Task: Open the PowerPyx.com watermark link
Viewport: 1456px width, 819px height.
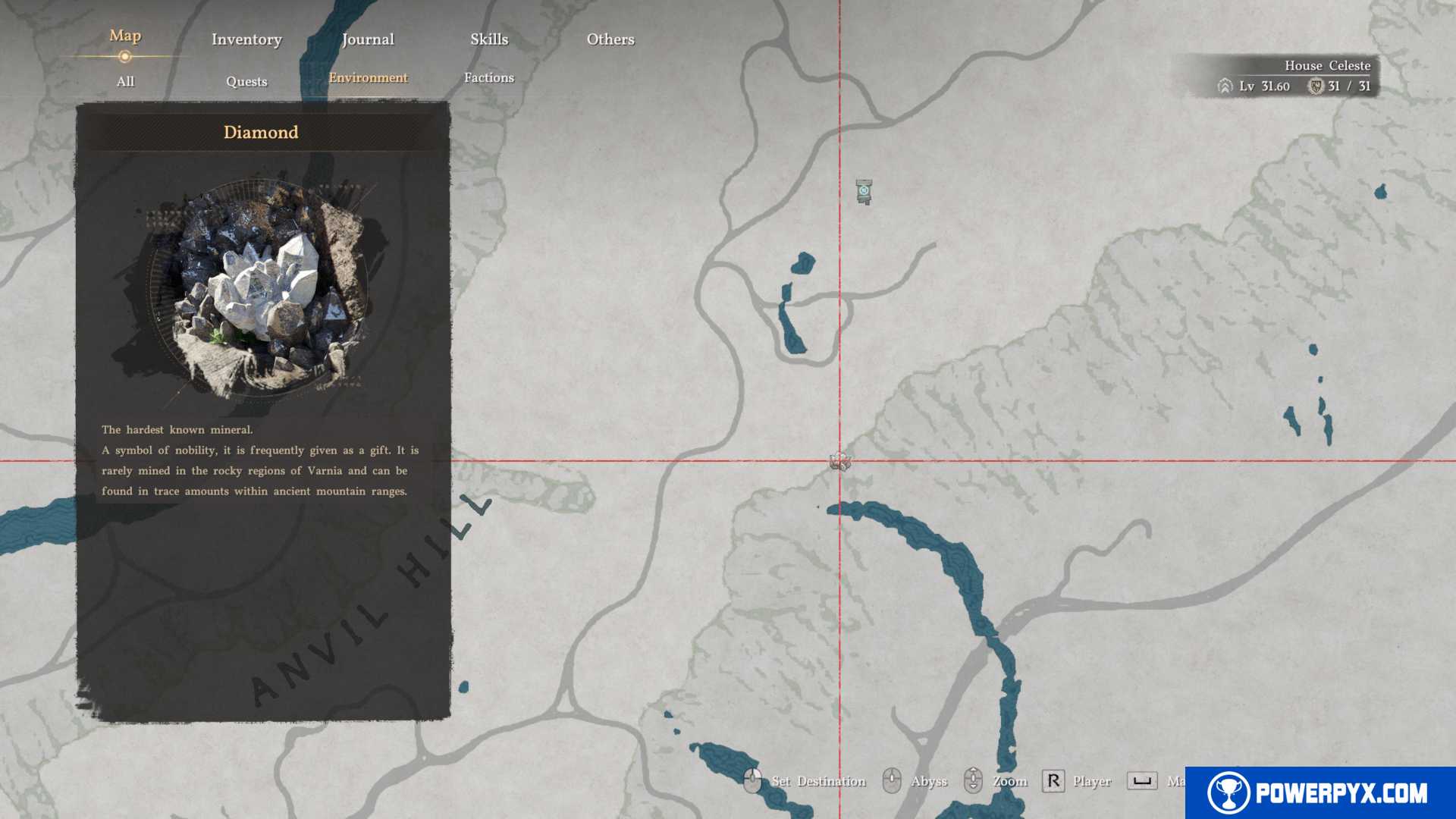Action: click(1320, 792)
